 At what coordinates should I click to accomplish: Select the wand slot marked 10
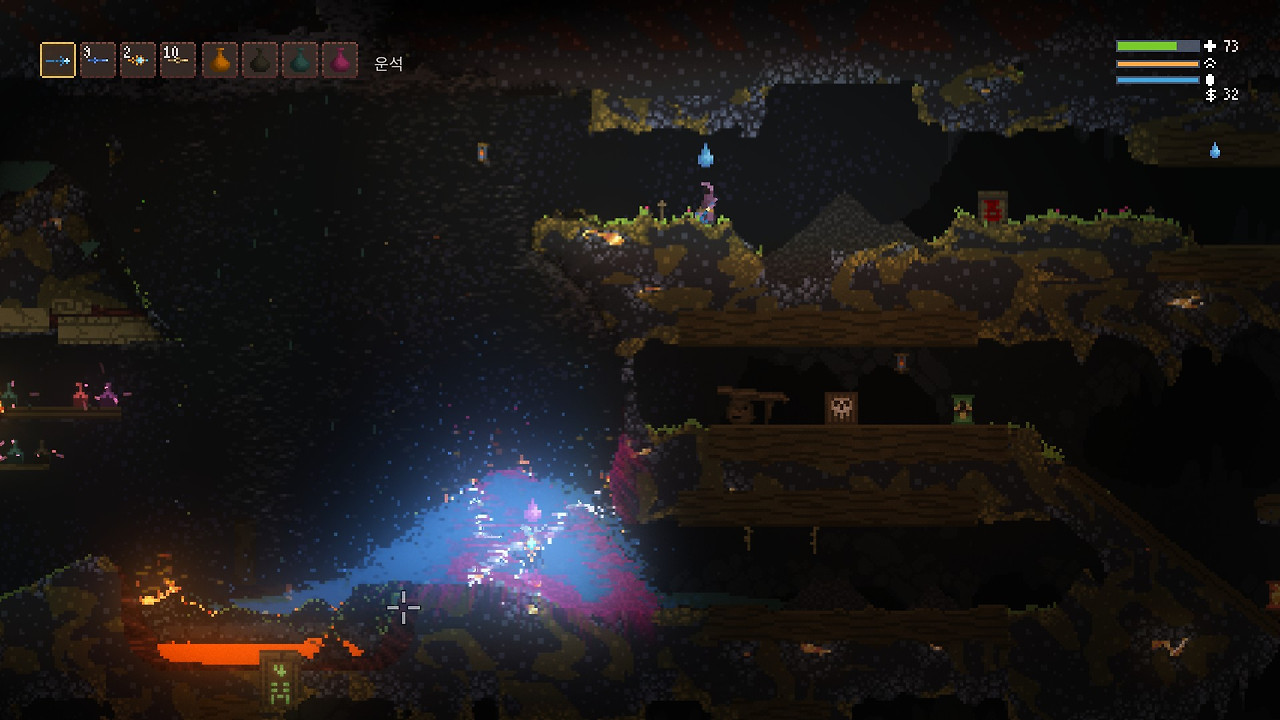[178, 60]
